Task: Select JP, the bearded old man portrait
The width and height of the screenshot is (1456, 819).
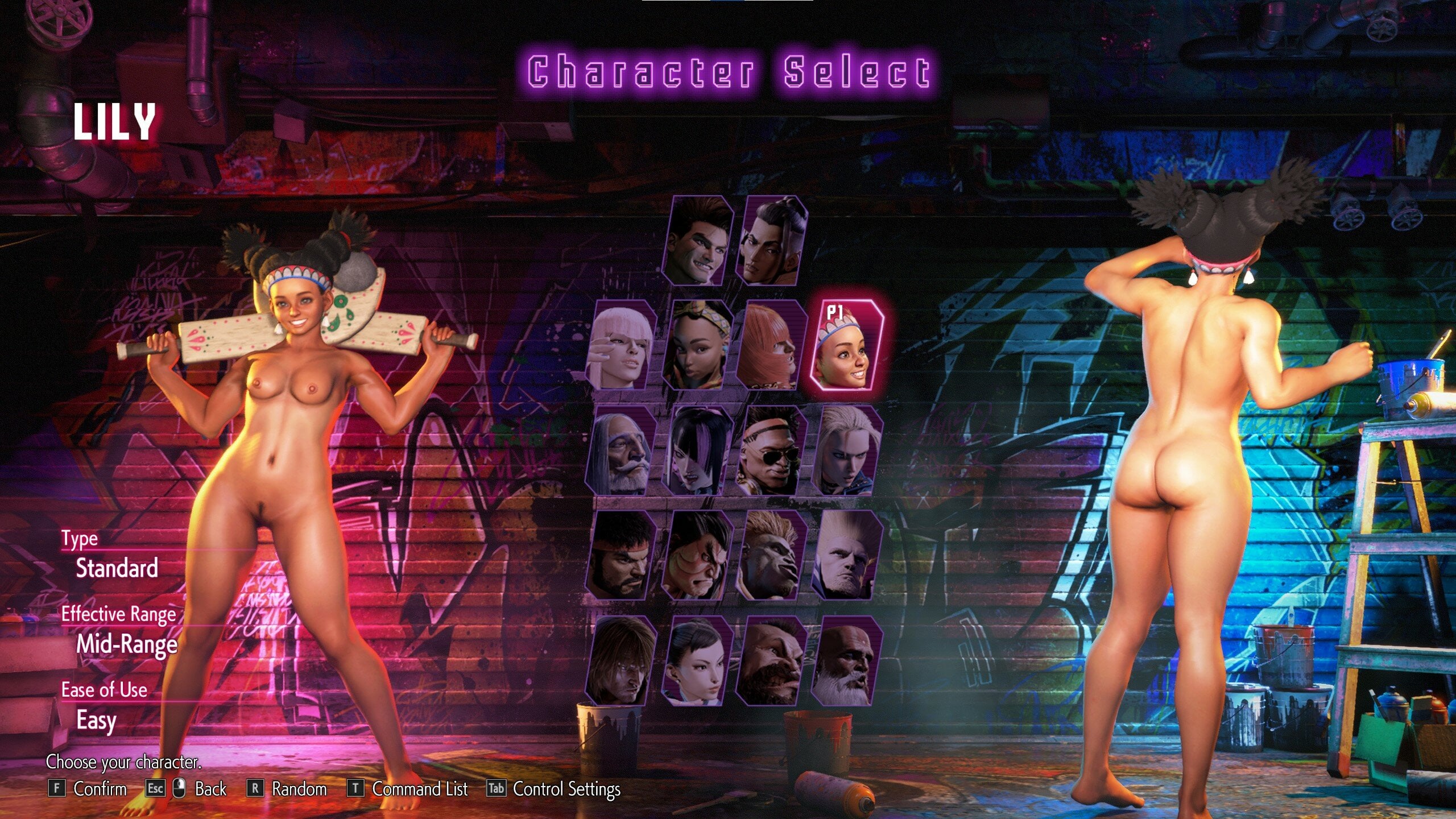Action: [x=622, y=450]
